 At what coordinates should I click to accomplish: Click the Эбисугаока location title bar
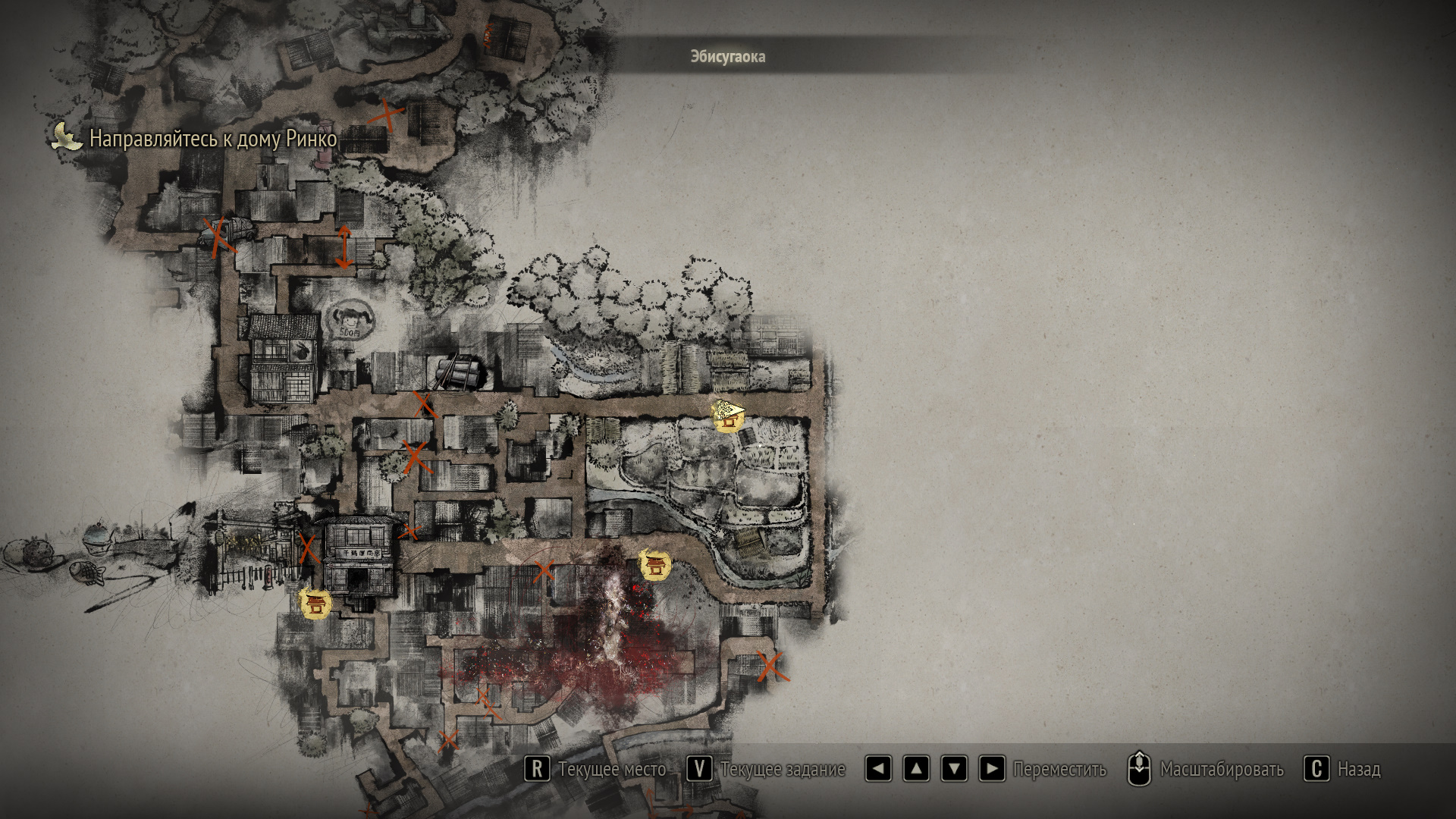tap(727, 57)
